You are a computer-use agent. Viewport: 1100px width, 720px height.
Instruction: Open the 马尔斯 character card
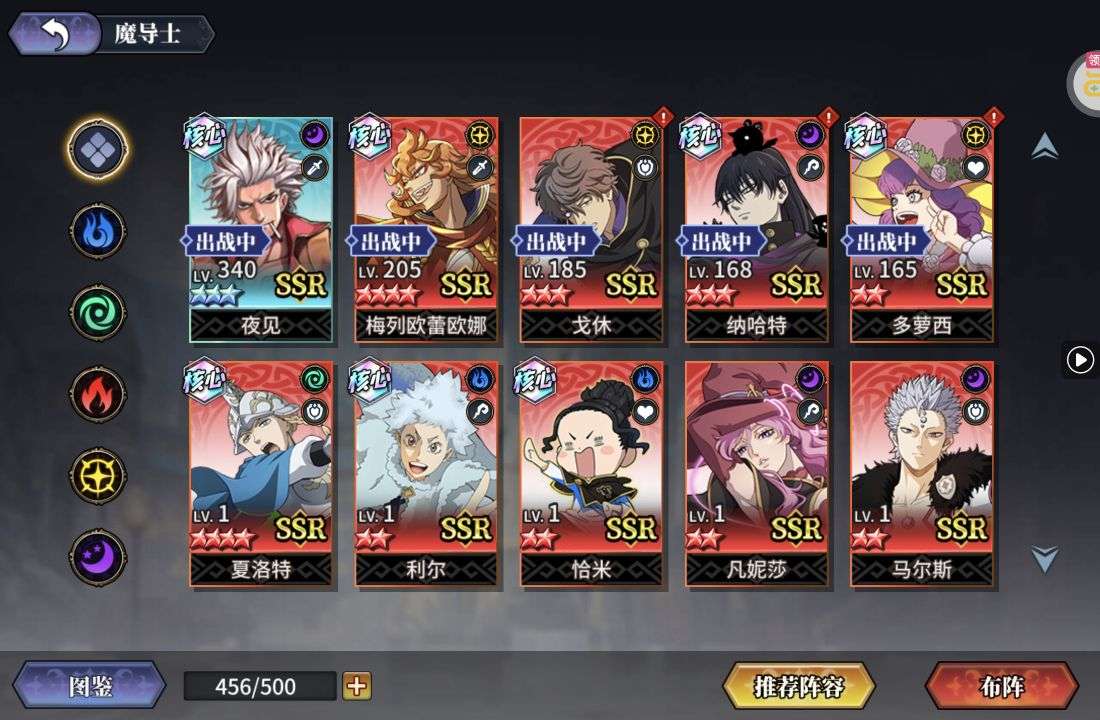click(x=922, y=473)
